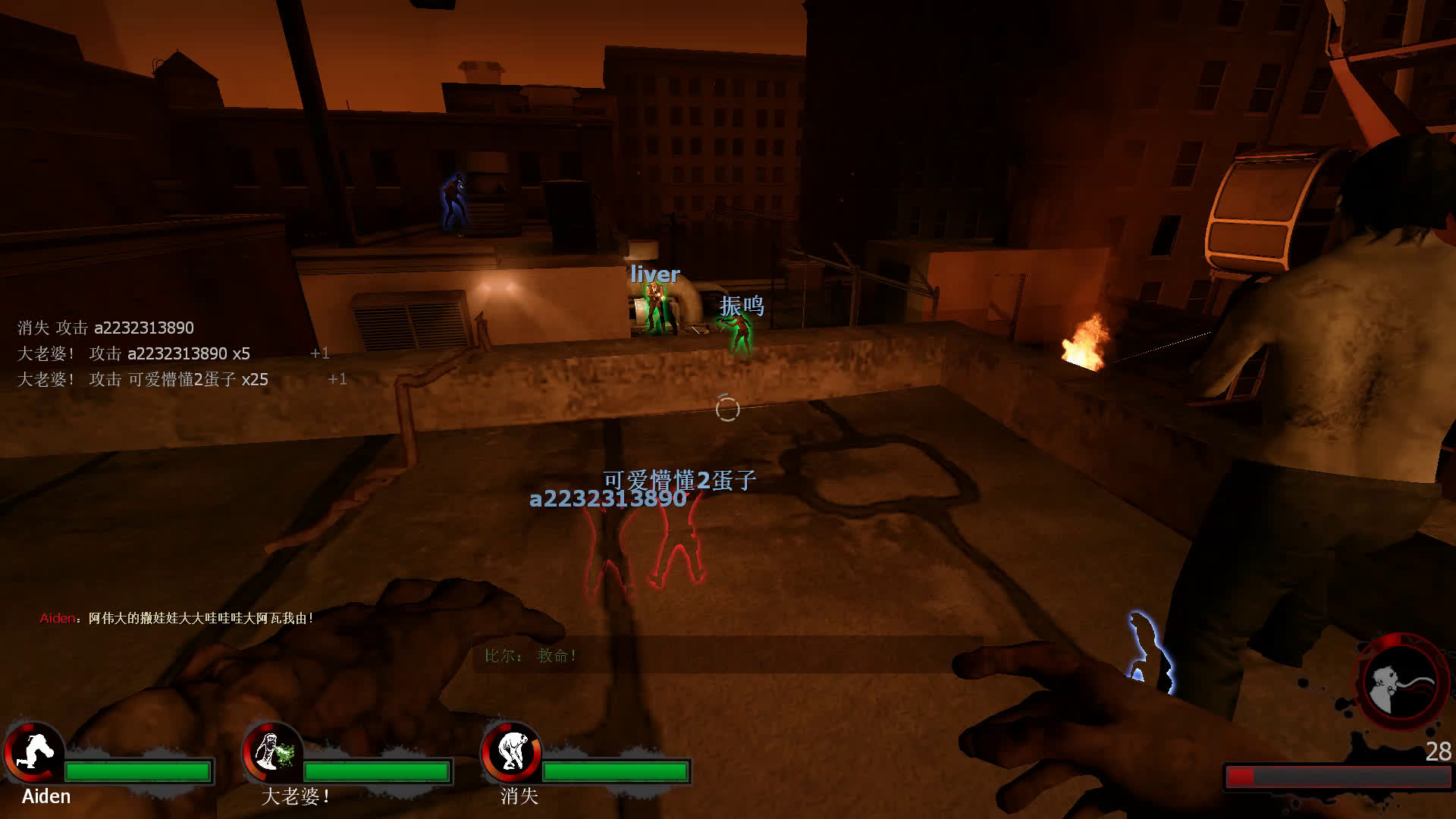Select the boomer portrait above 大老婆!

(x=273, y=751)
